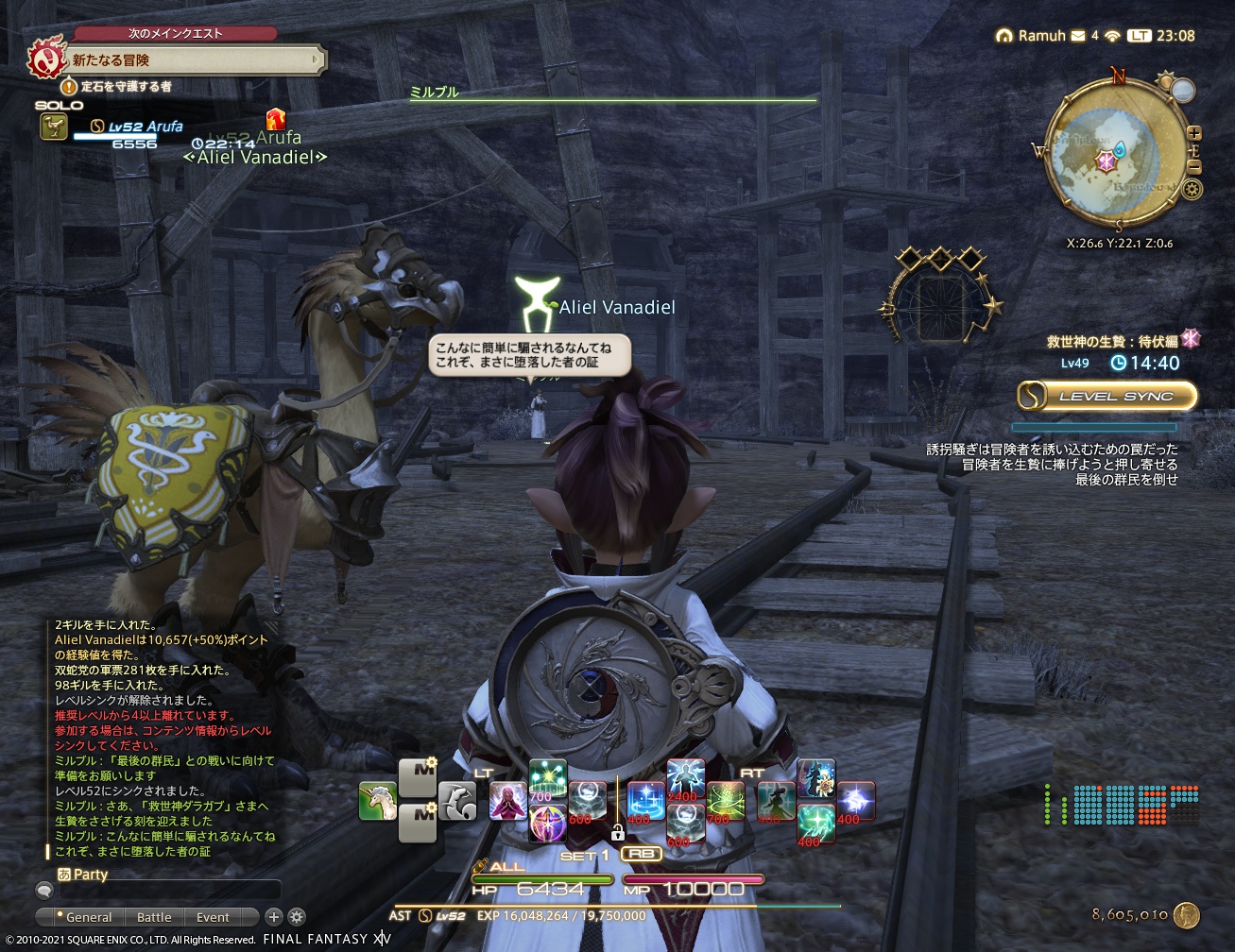Toggle the hotbar lock padlock icon
Image resolution: width=1235 pixels, height=952 pixels.
(x=618, y=833)
